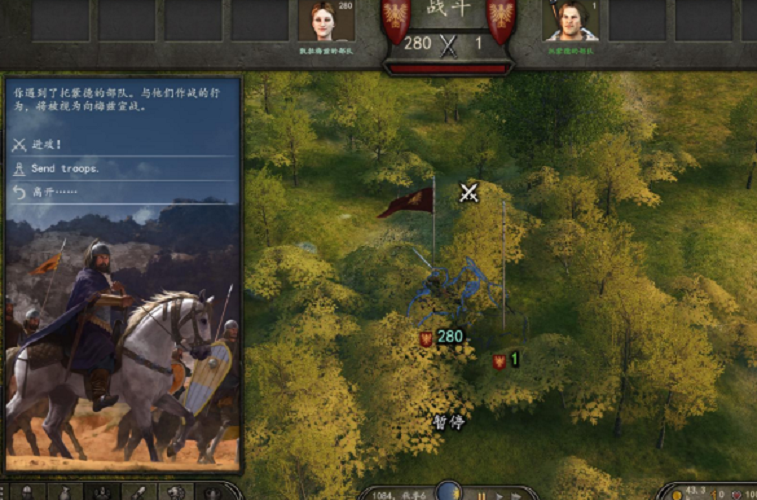The image size is (757, 500).
Task: Select the 280-troop party nameplate
Action: 441,337
